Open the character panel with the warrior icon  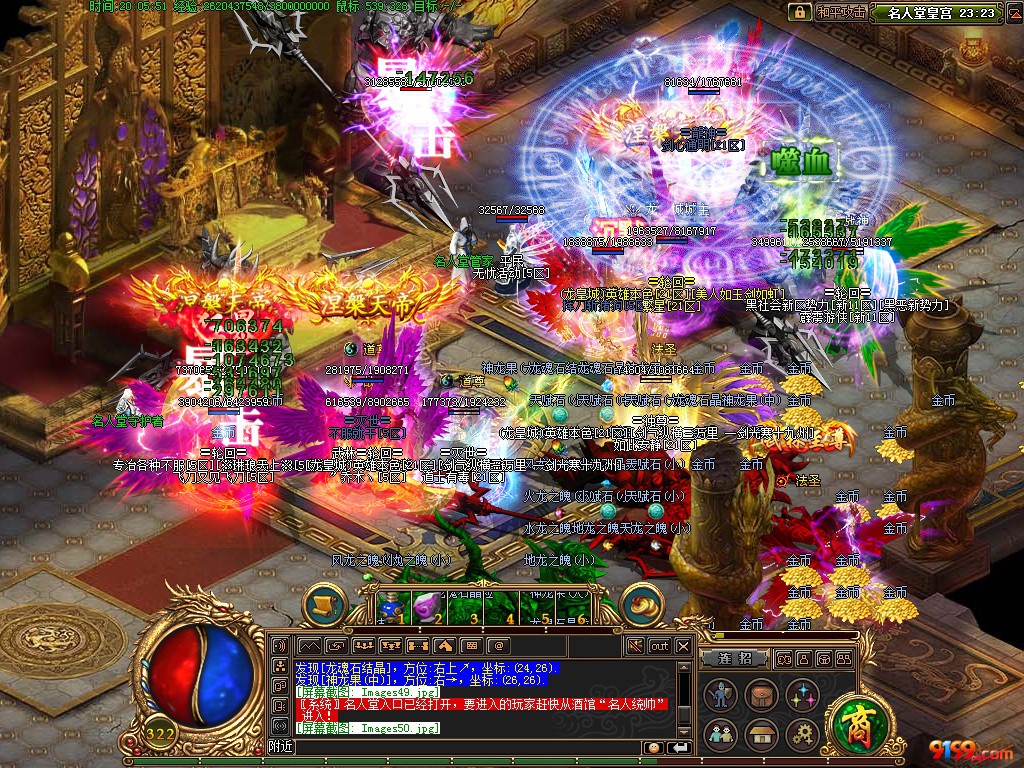click(x=719, y=695)
